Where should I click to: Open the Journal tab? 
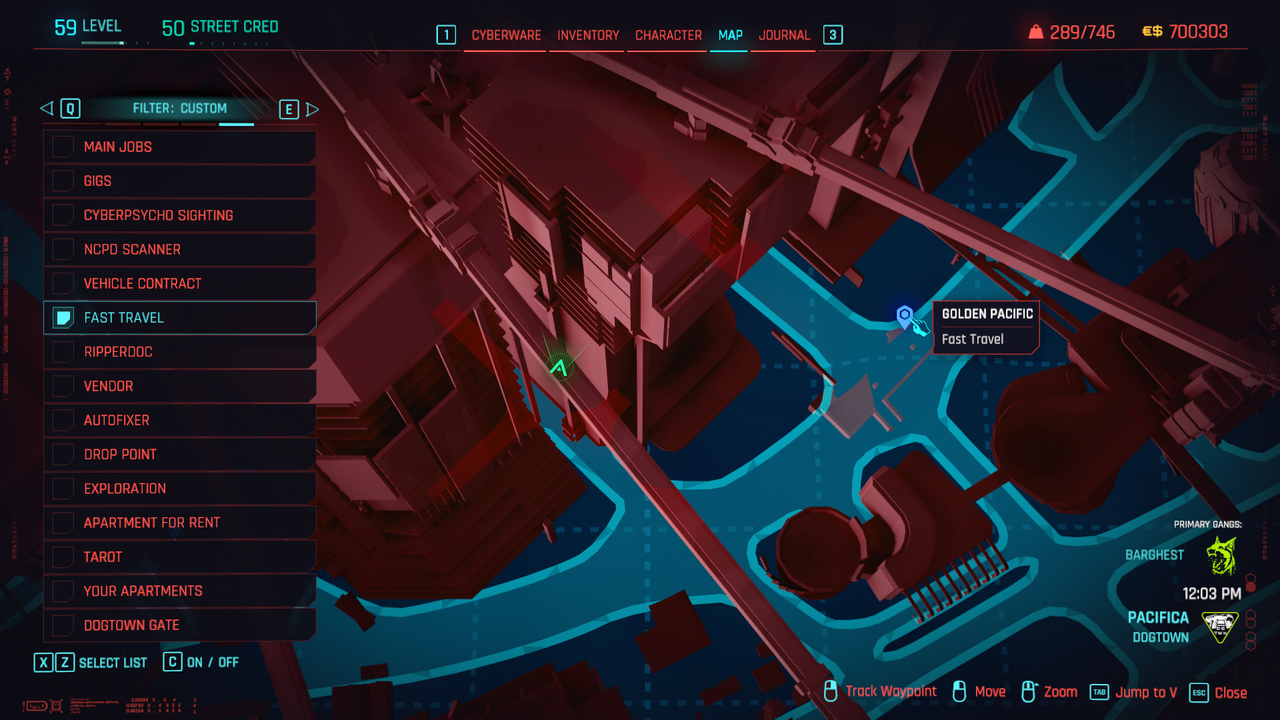[784, 35]
